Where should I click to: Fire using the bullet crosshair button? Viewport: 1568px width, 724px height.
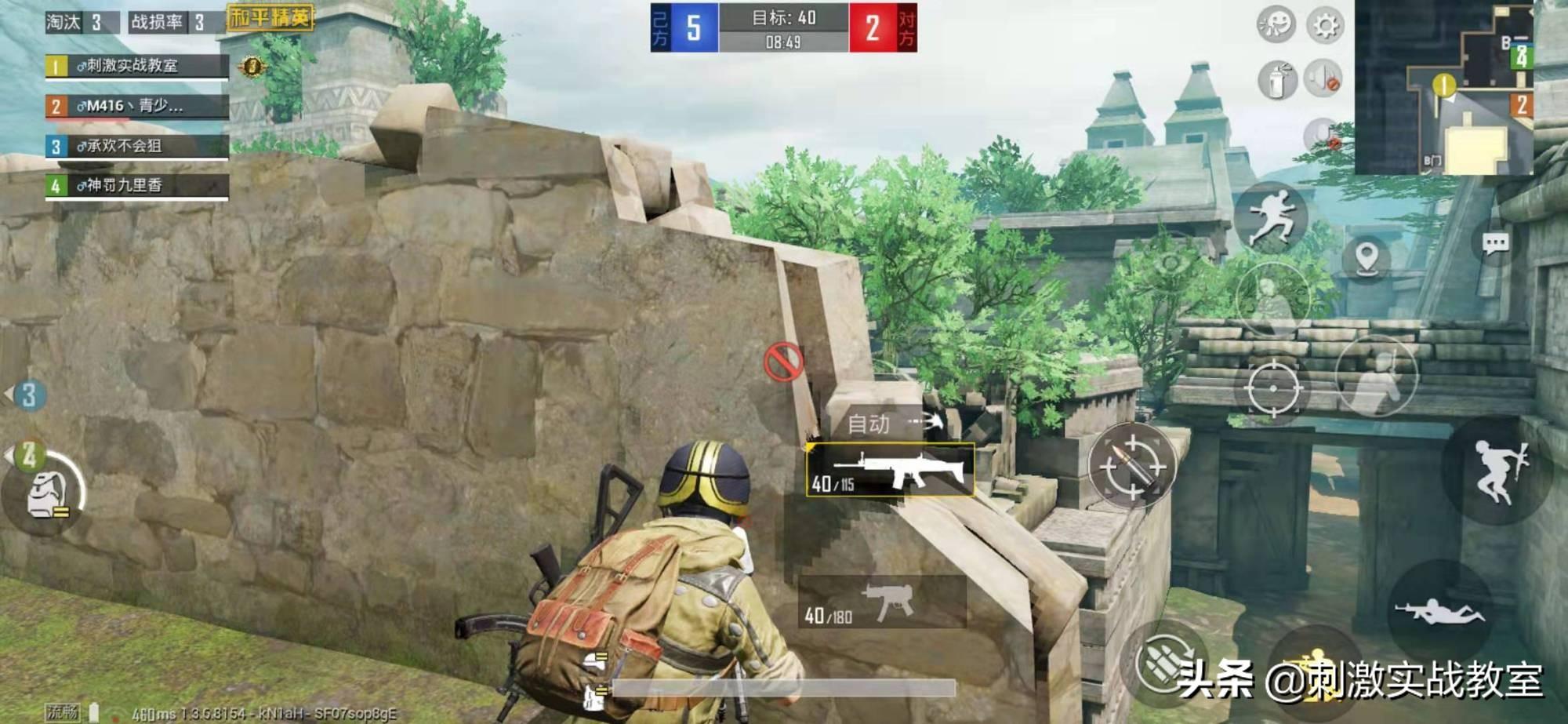pyautogui.click(x=1131, y=466)
